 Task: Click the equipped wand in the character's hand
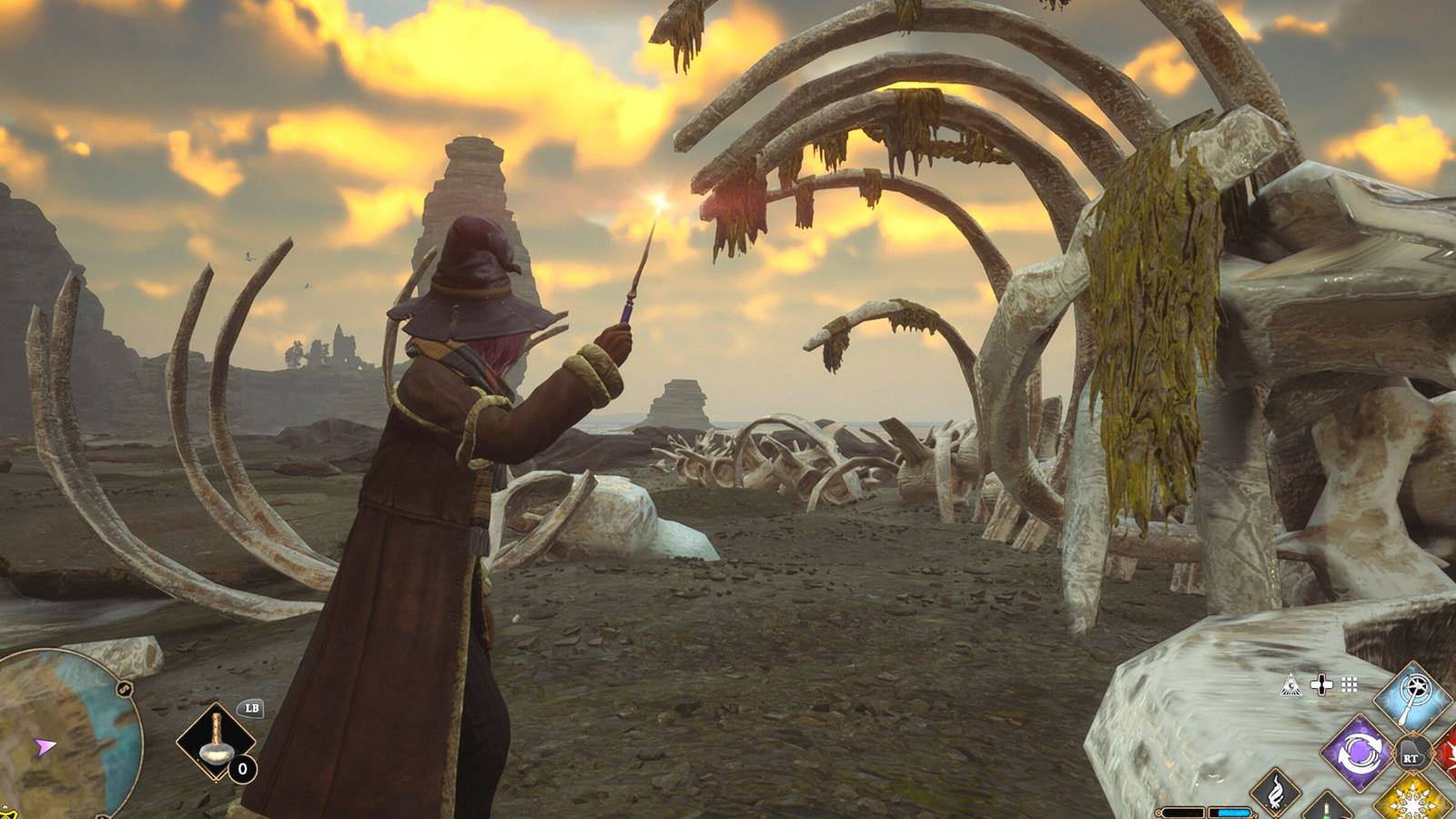click(628, 300)
